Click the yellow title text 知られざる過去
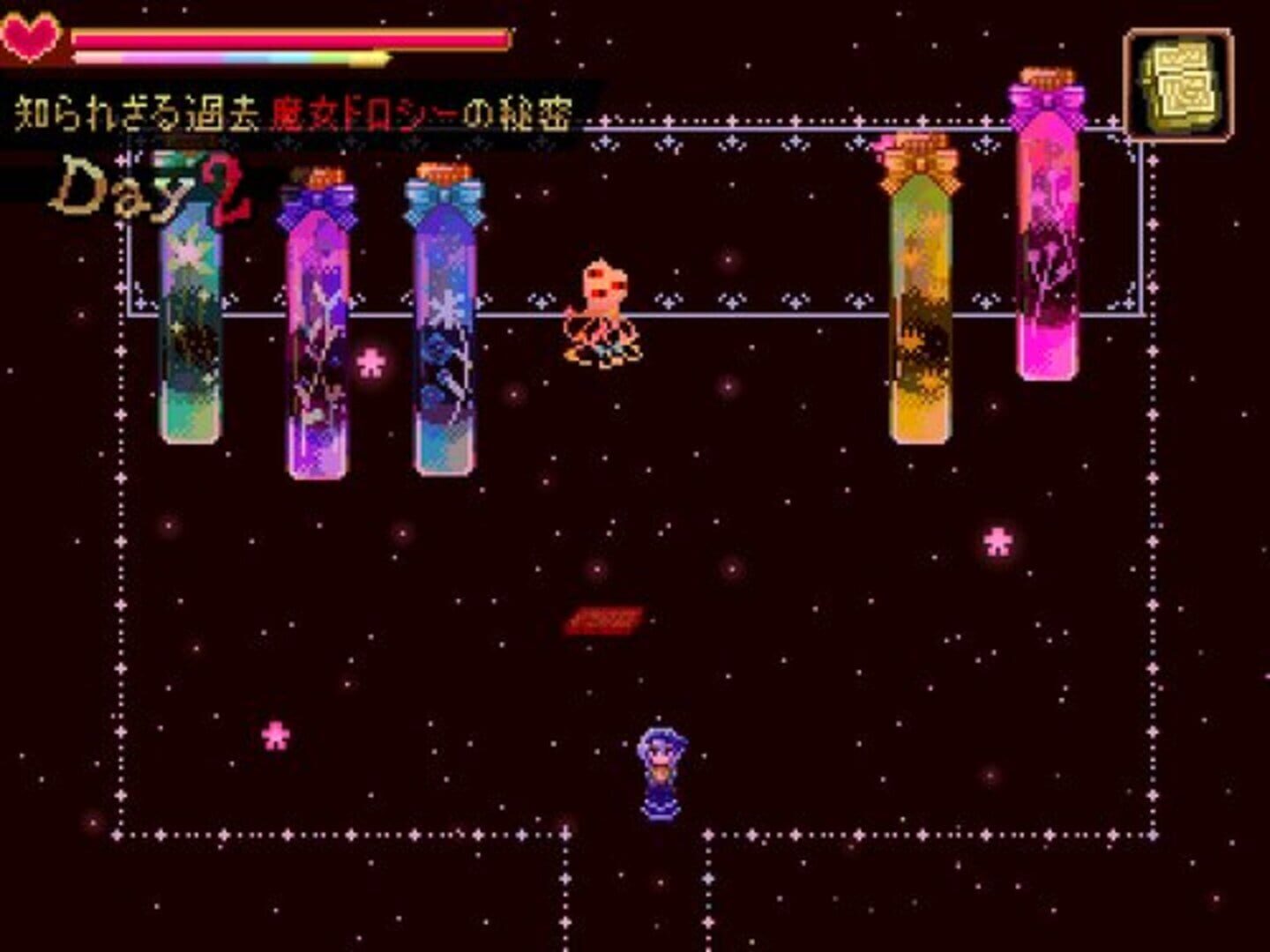Viewport: 1270px width, 952px height. click(137, 108)
